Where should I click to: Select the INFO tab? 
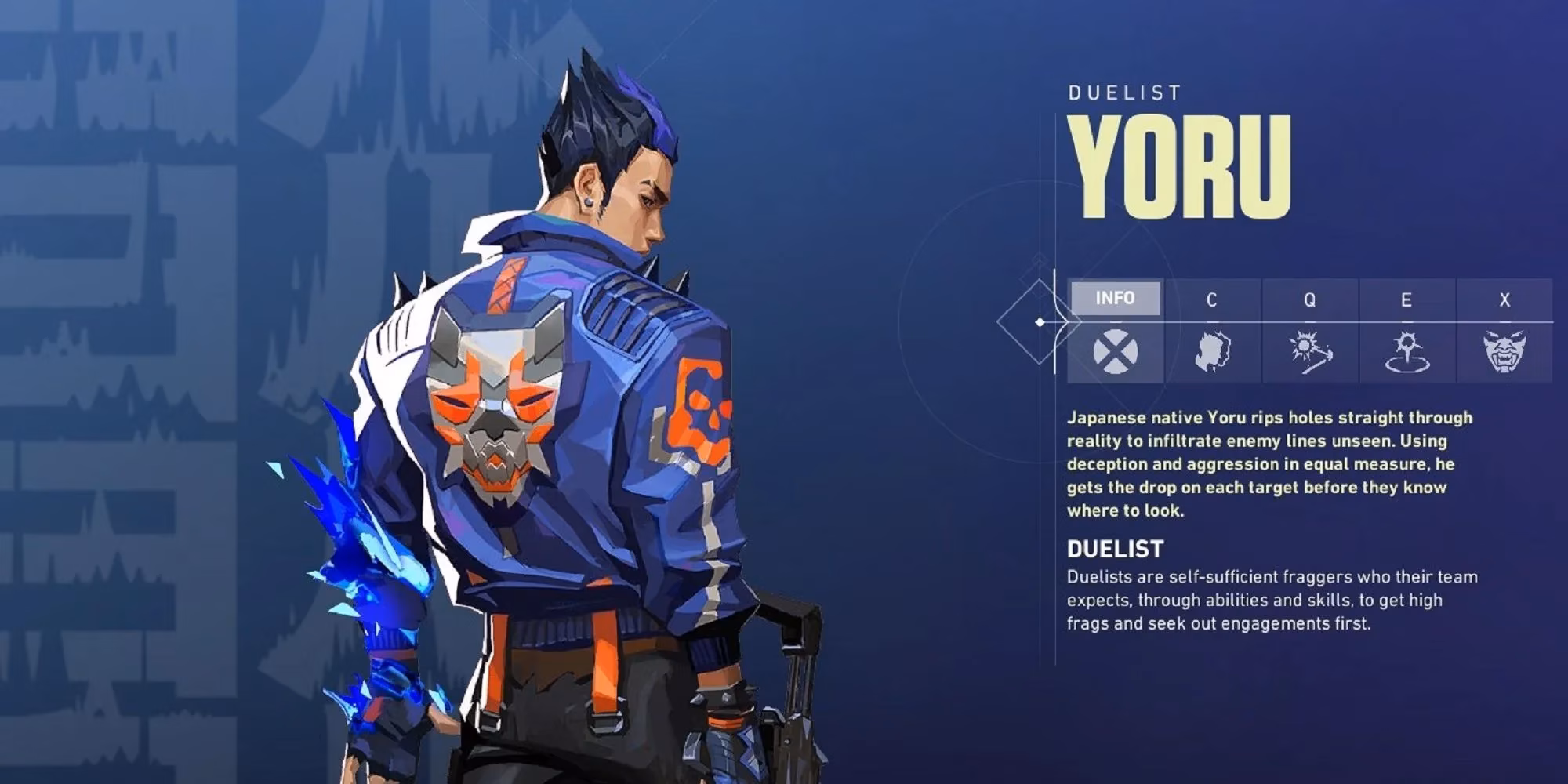[x=1115, y=299]
